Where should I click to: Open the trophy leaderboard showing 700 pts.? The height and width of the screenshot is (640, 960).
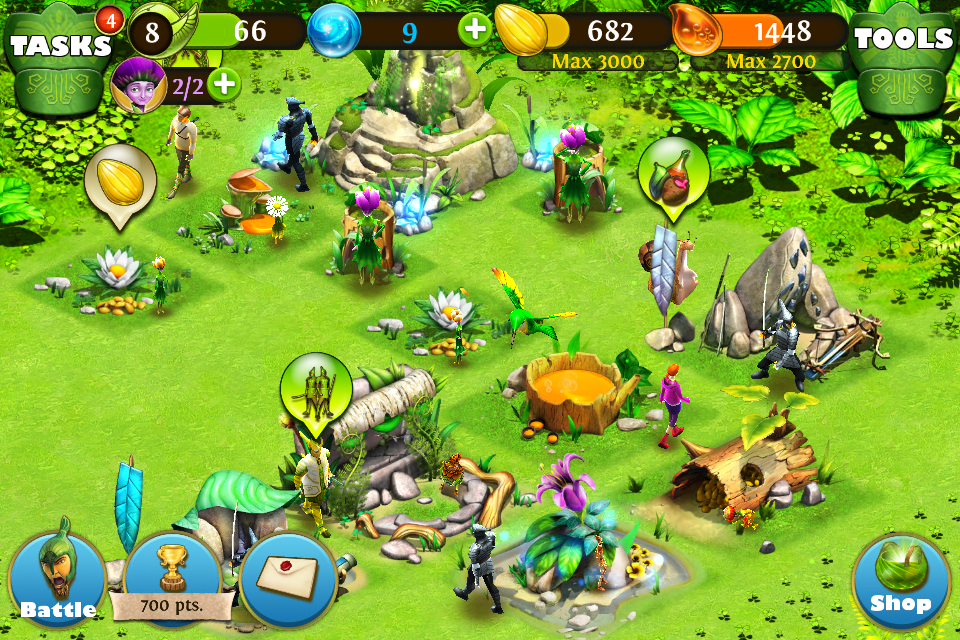tap(173, 580)
